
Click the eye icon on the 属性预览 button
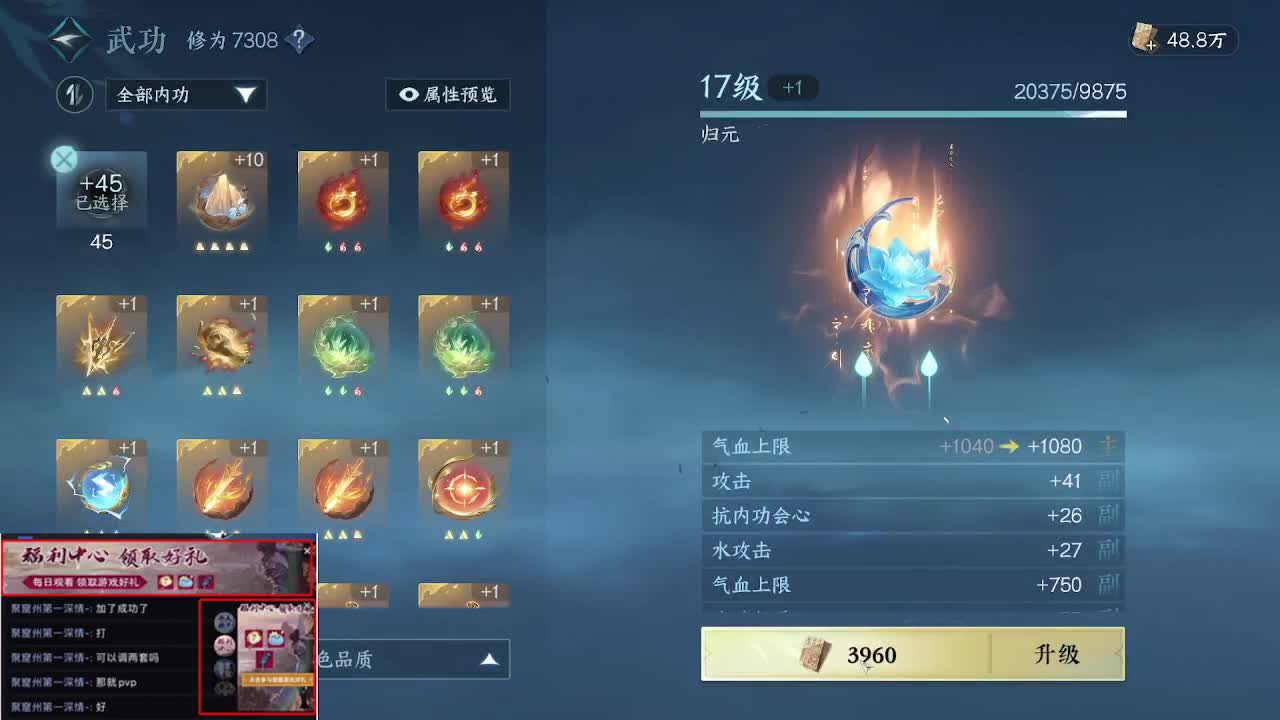408,95
